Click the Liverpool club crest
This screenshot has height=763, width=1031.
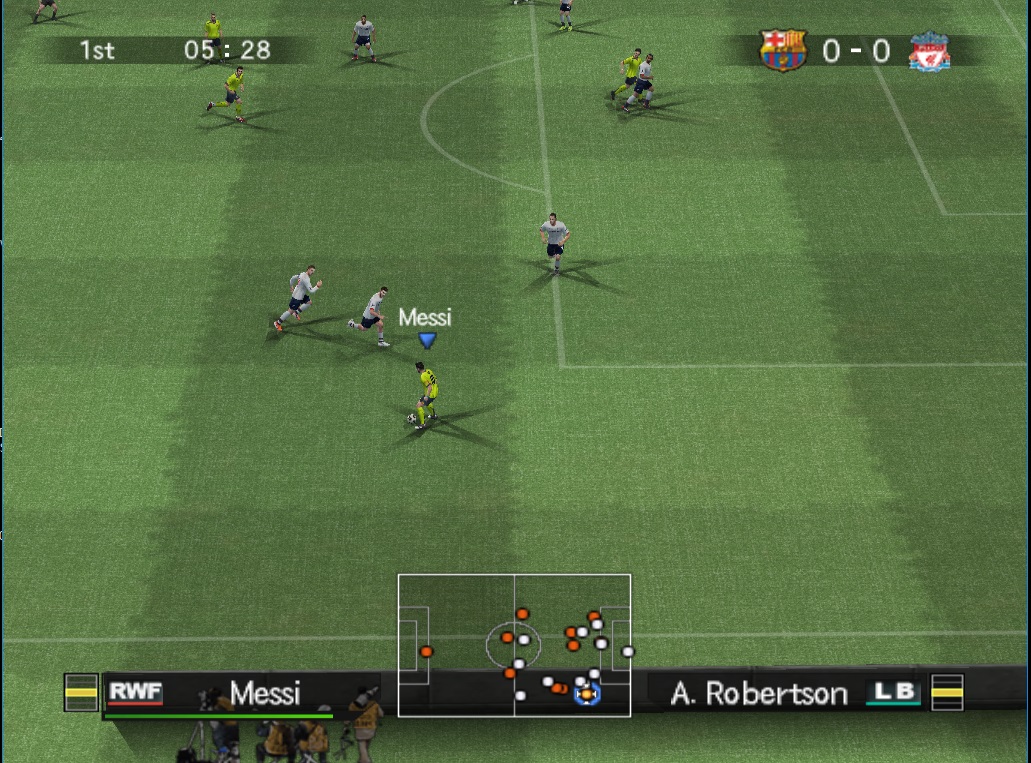(x=929, y=51)
